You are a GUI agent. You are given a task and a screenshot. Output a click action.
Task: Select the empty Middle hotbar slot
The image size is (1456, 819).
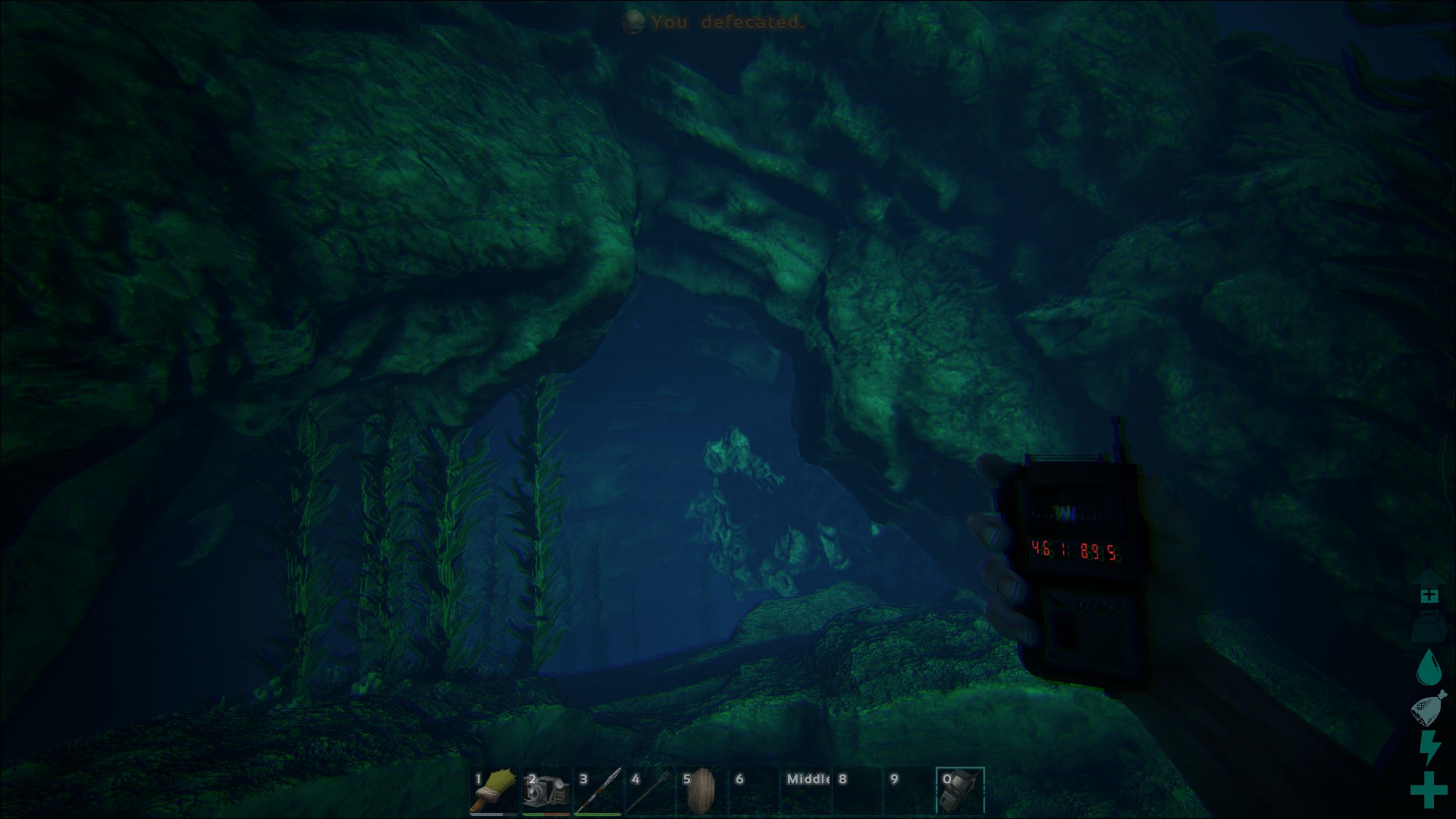coord(805,791)
